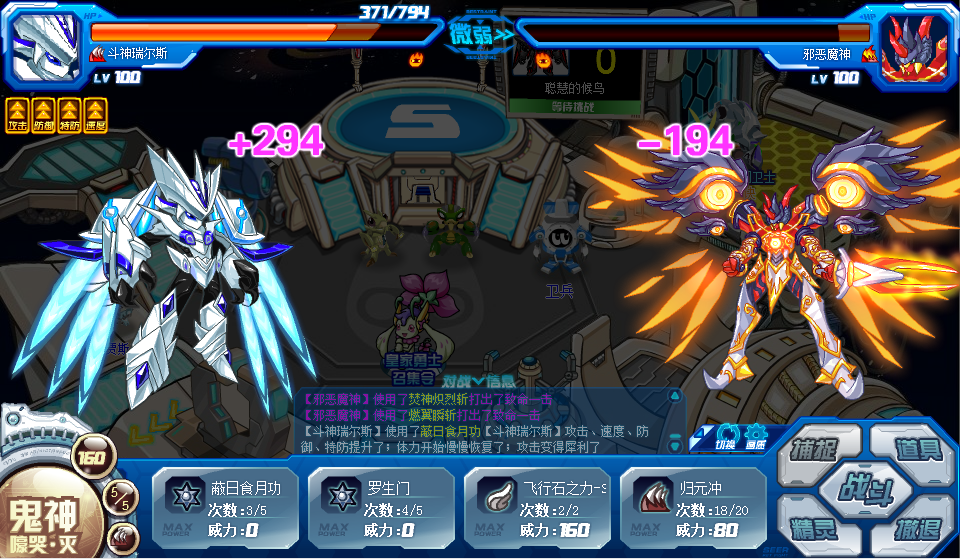This screenshot has height=560, width=960.
Task: Click the 防御 defense buff icon
Action: 43,113
